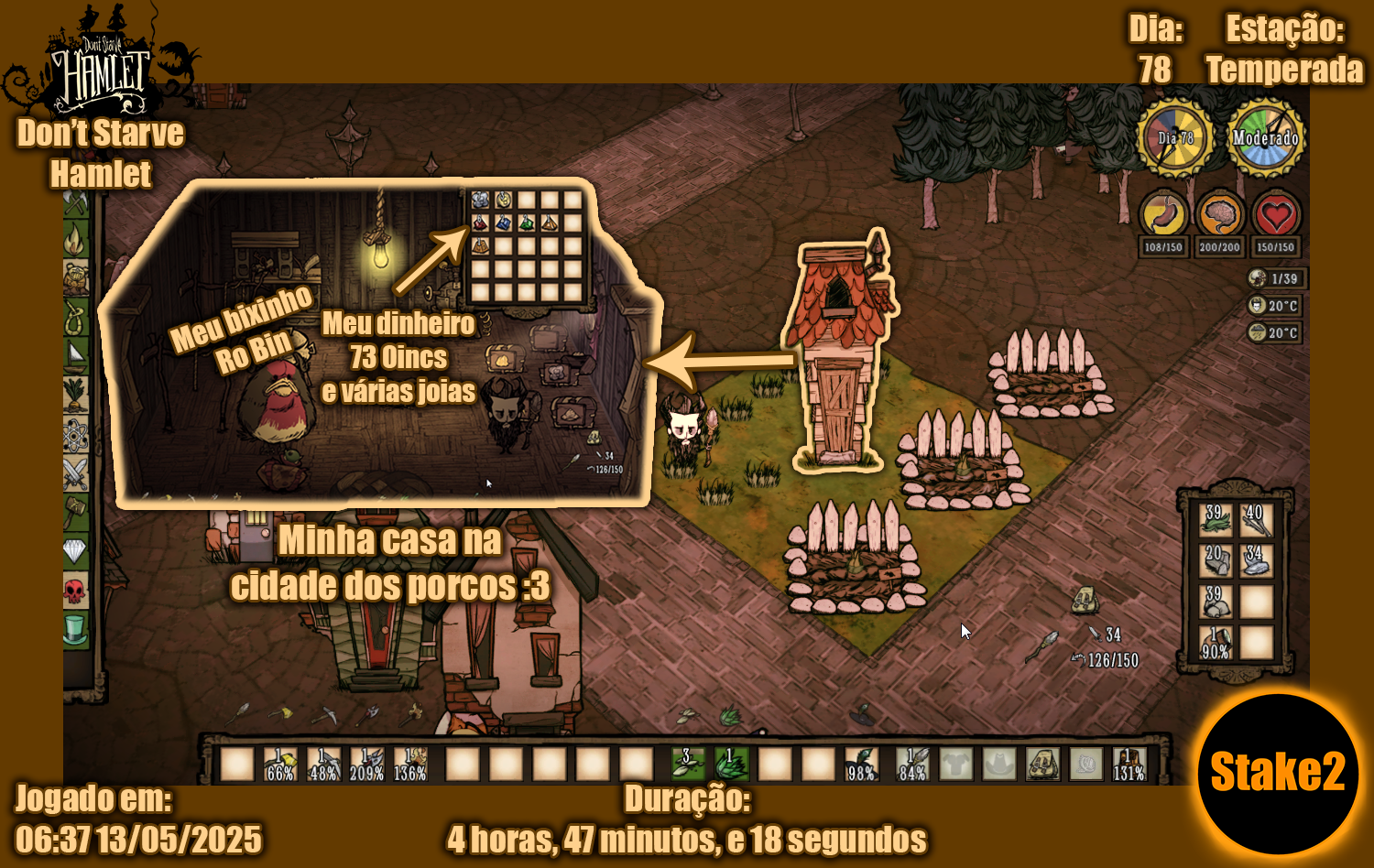
Task: Open the Fire crafting tab
Action: coord(75,240)
